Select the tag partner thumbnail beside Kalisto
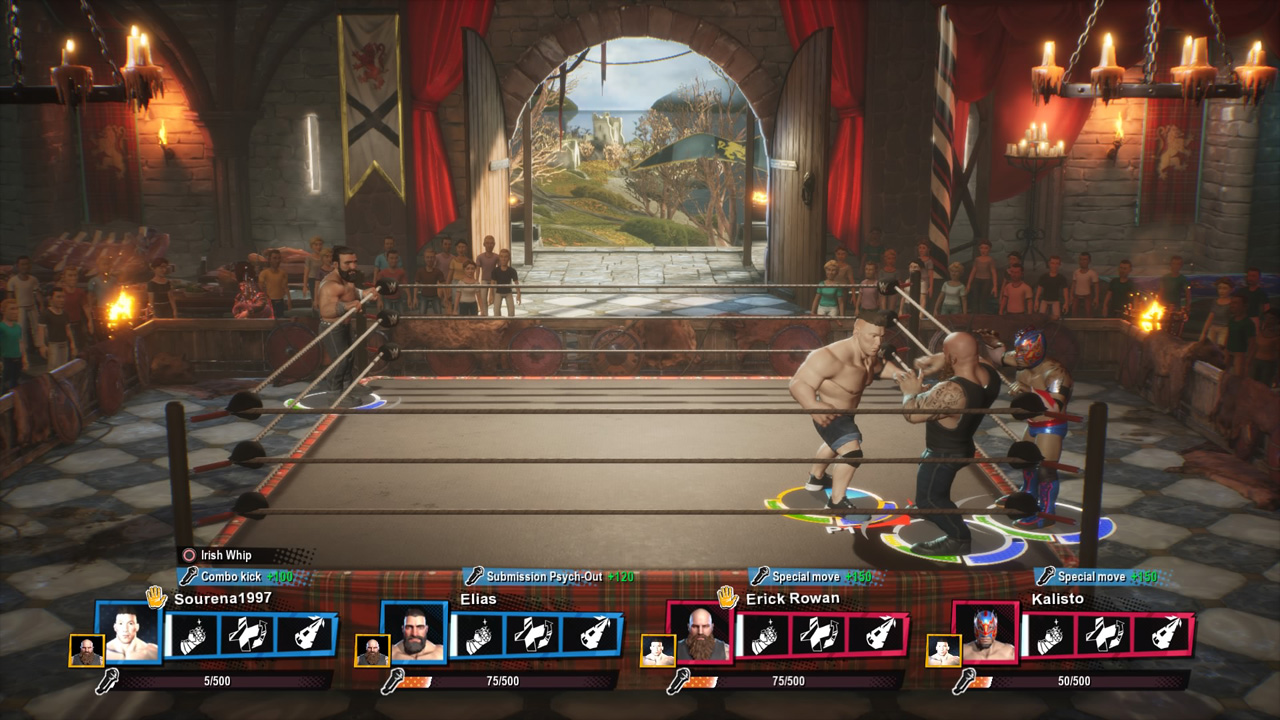 click(x=942, y=650)
